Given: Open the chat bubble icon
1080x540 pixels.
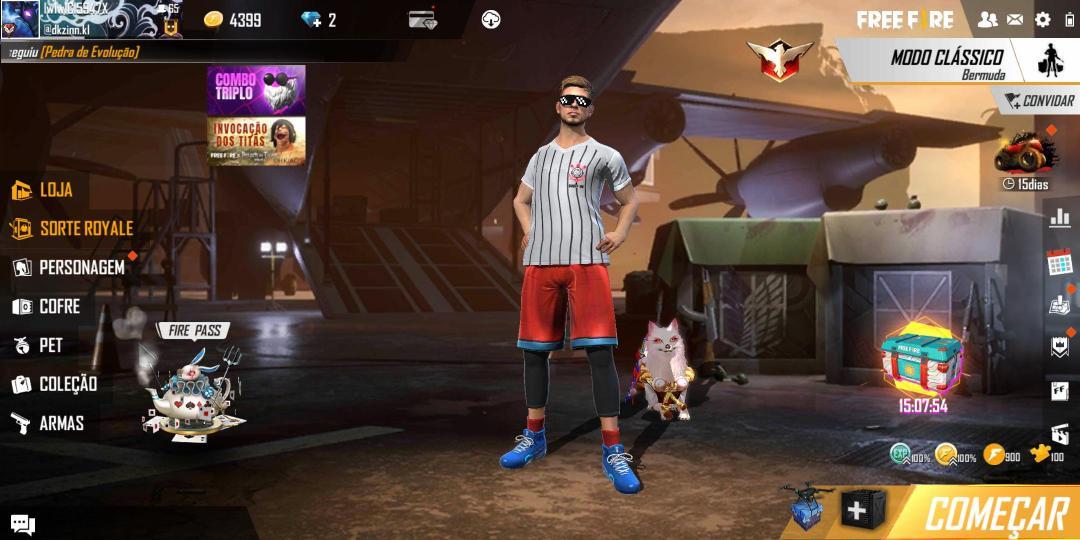Looking at the screenshot, I should [22, 524].
